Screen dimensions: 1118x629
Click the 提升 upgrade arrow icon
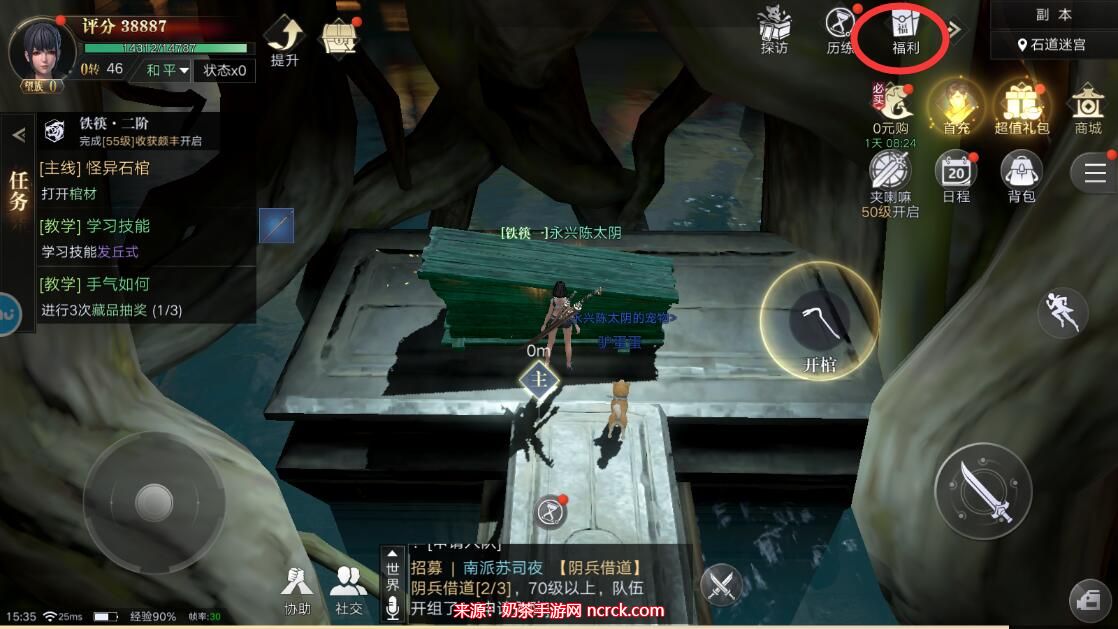[x=285, y=40]
